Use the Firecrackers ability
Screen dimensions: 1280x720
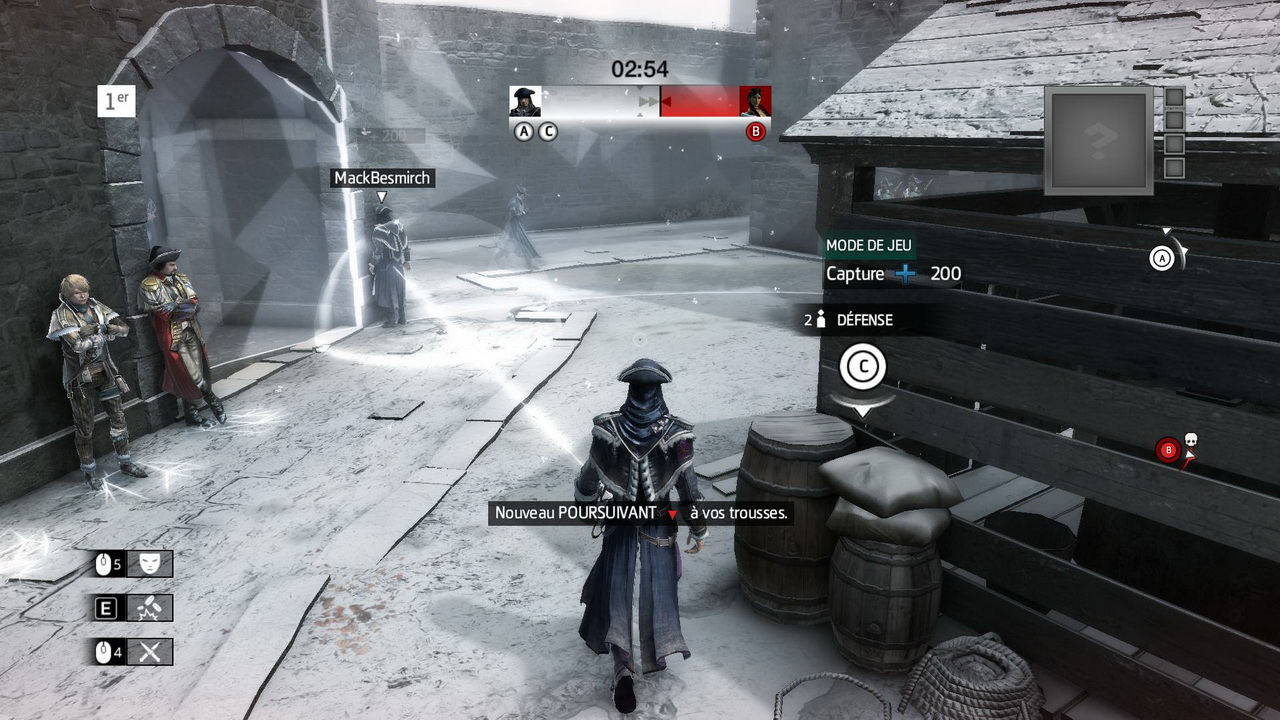pos(150,608)
